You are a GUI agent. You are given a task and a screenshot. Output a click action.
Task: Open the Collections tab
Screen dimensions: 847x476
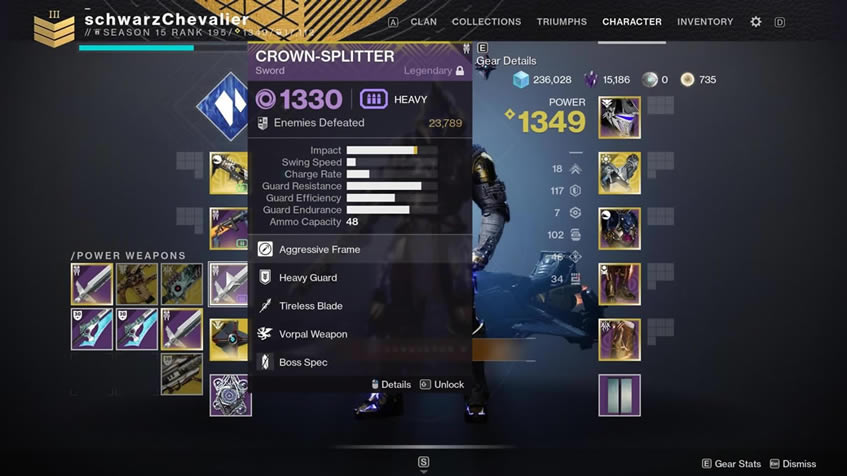(x=486, y=22)
